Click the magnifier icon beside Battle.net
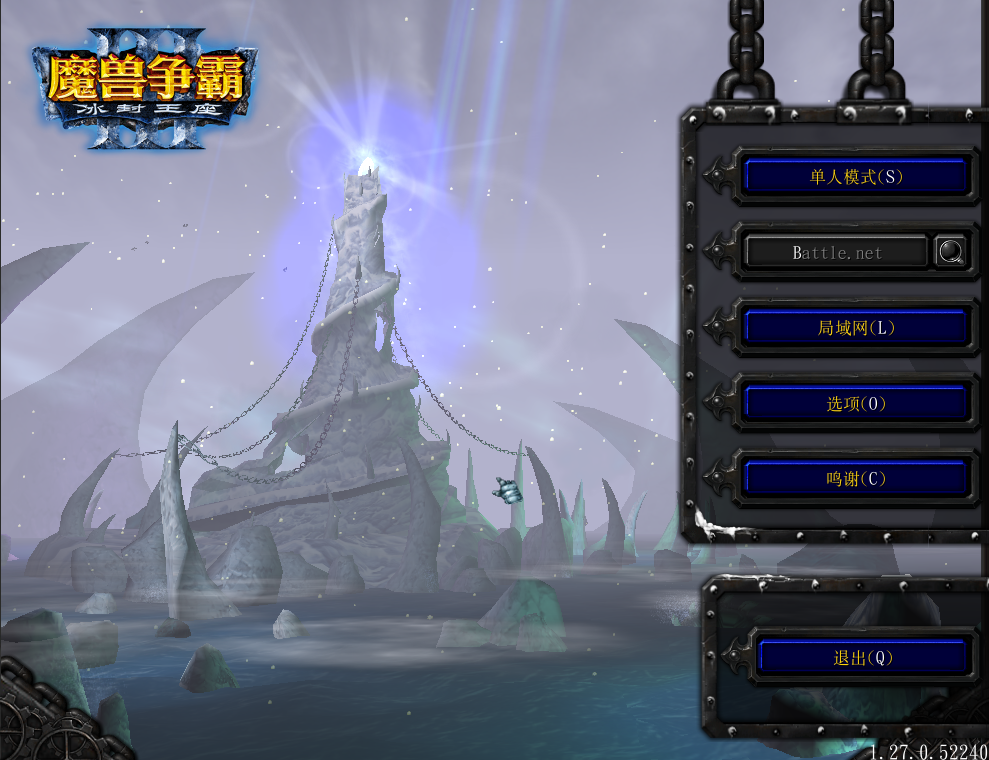Screen dimensions: 989x760 click(x=951, y=252)
